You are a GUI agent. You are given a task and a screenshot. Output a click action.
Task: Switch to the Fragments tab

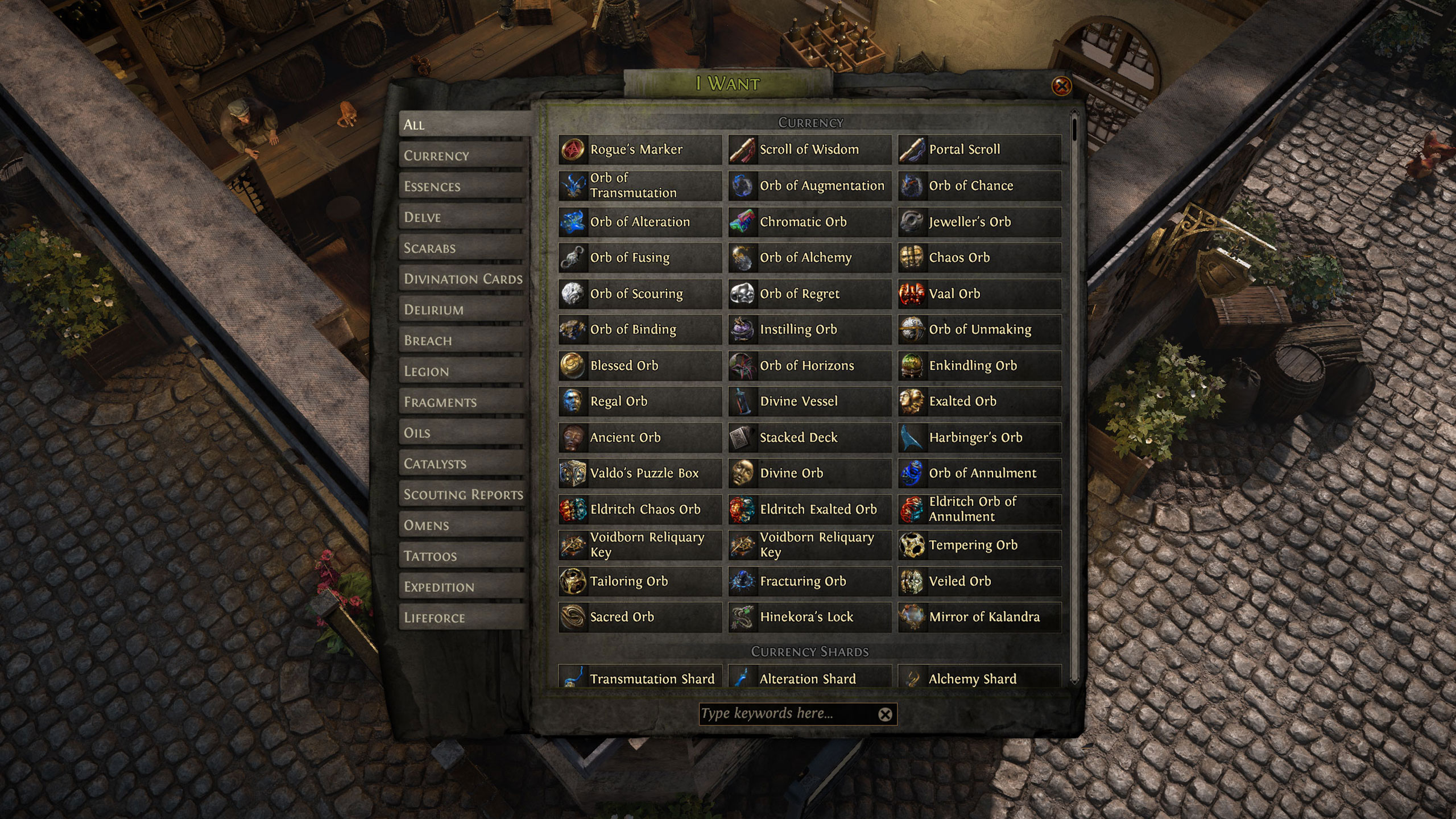click(x=462, y=402)
